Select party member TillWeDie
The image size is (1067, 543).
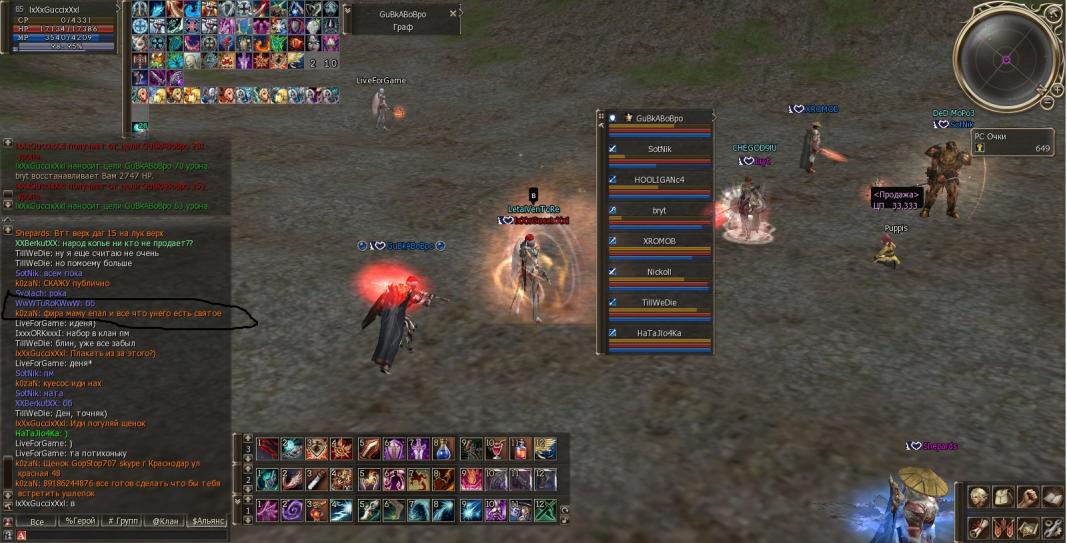point(659,302)
